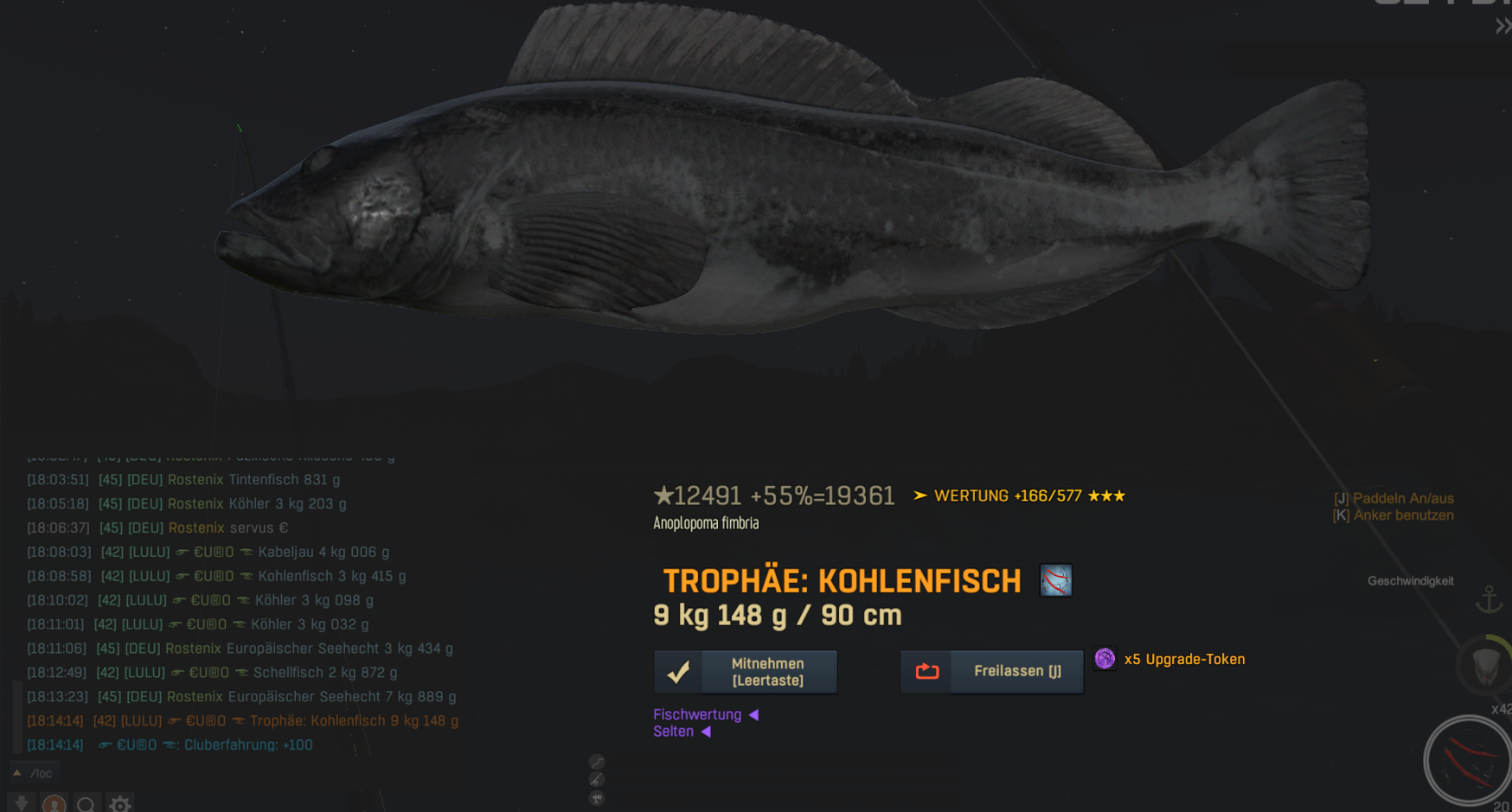Click the down-arrow chat icon

coord(22,804)
